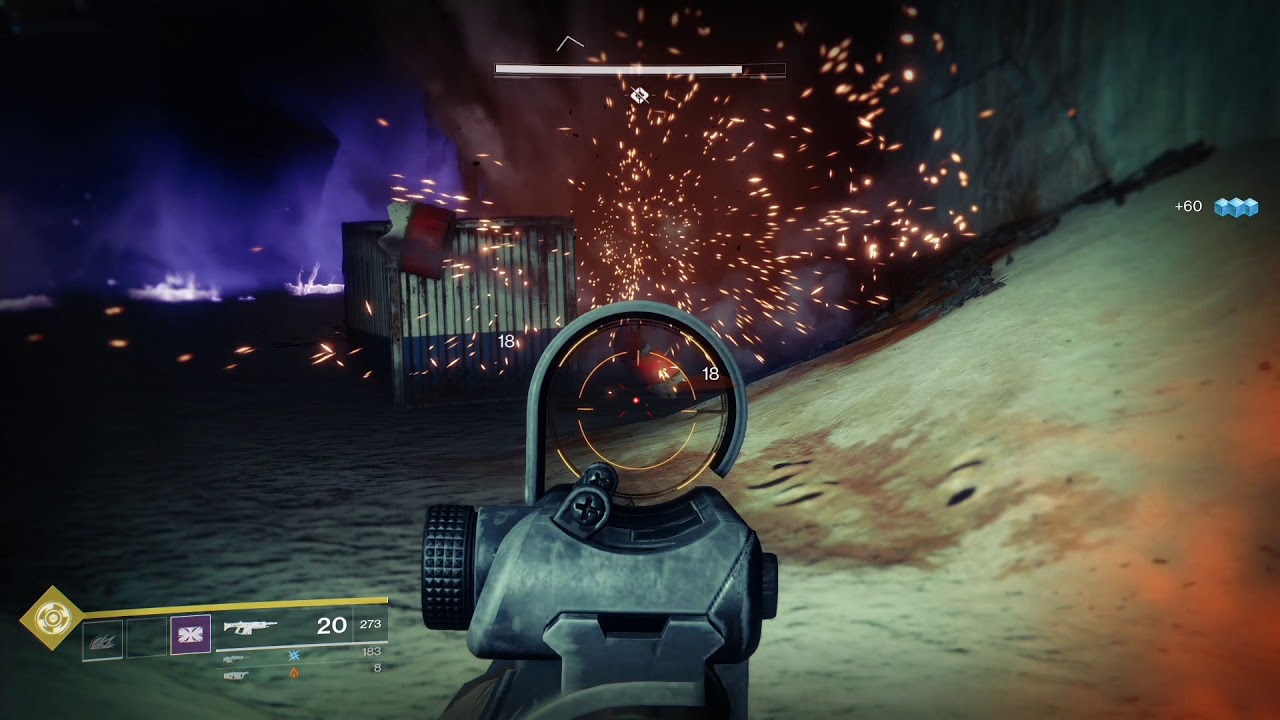Select the purple class ability icon
Image resolution: width=1280 pixels, height=720 pixels.
click(190, 635)
